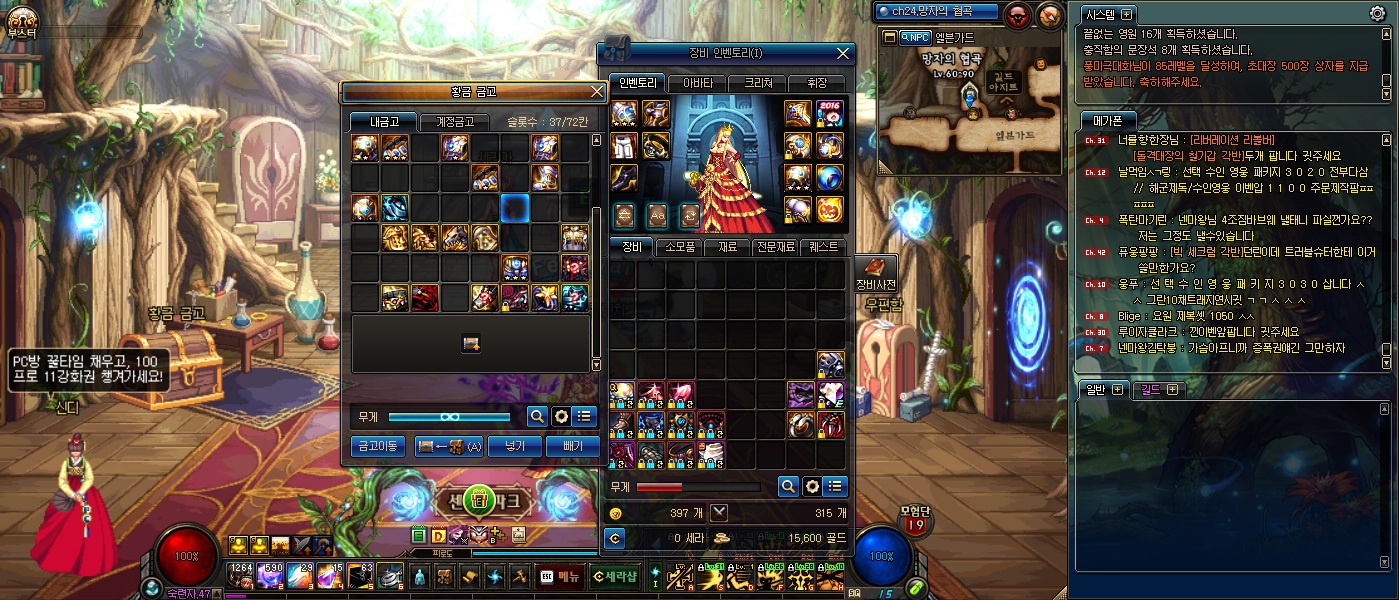Open the ESC 메뉴 menu button

(x=560, y=575)
